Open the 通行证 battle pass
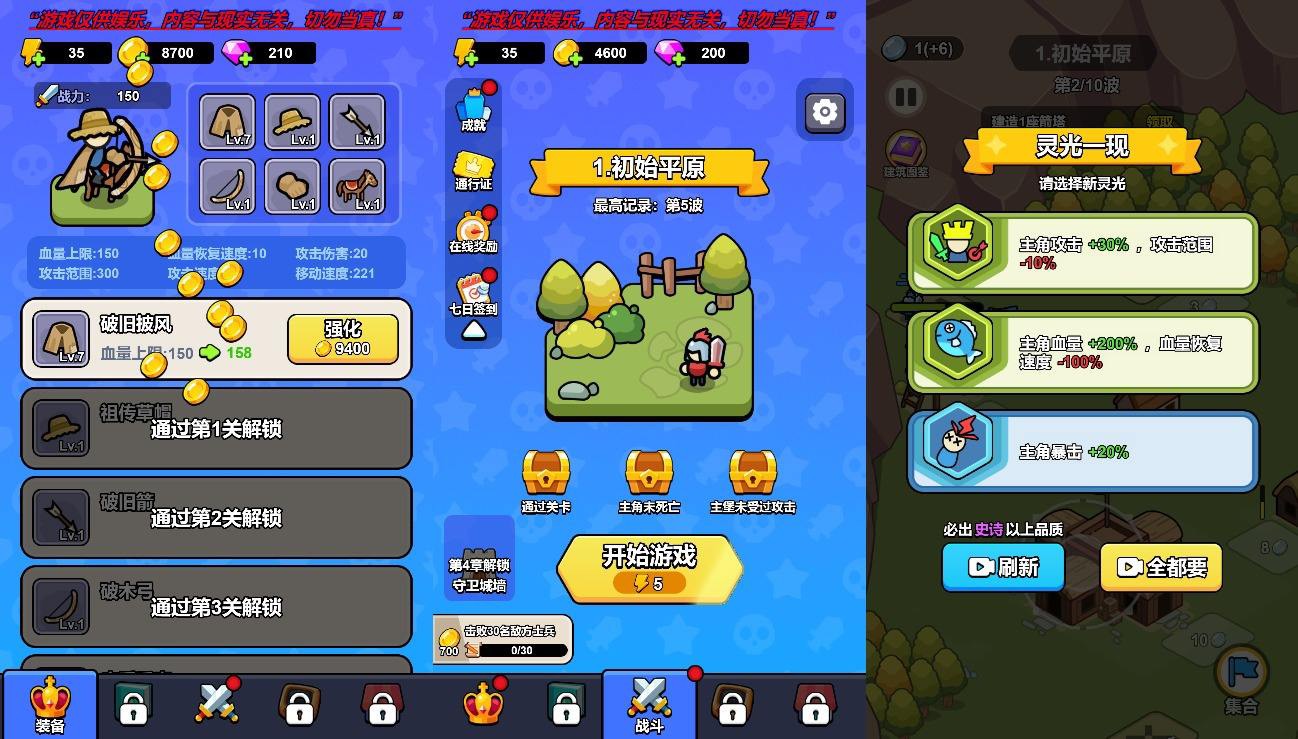Viewport: 1298px width, 739px height. pos(472,165)
